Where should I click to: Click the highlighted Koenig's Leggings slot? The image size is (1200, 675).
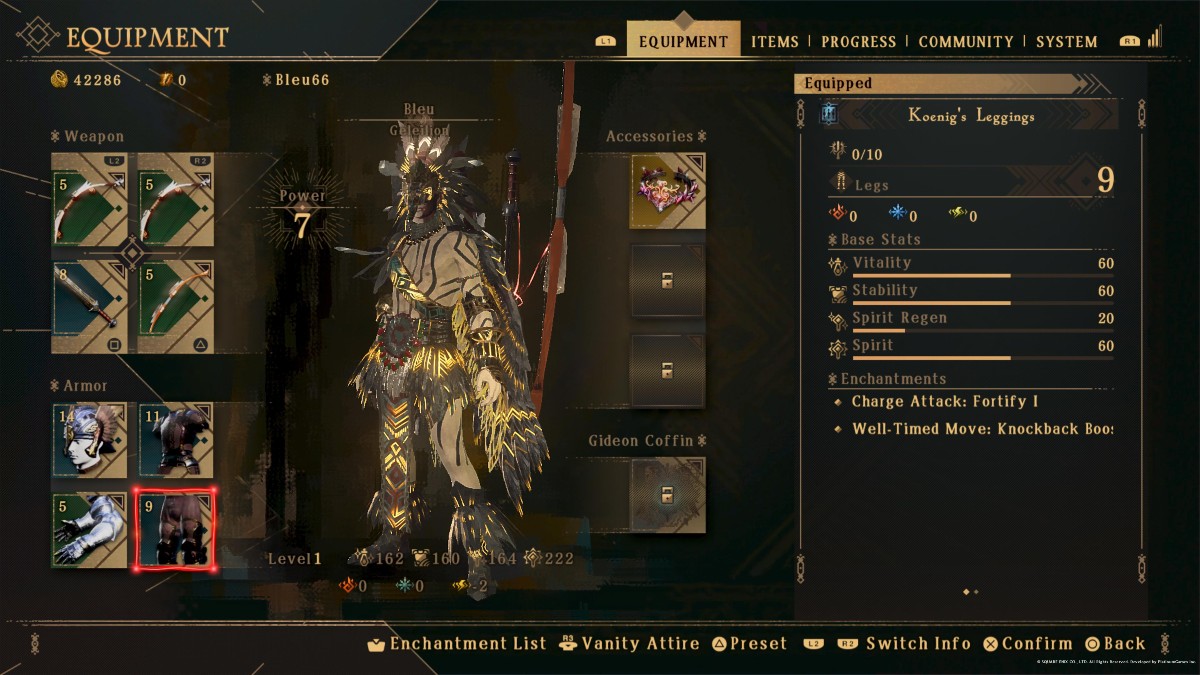tap(176, 529)
